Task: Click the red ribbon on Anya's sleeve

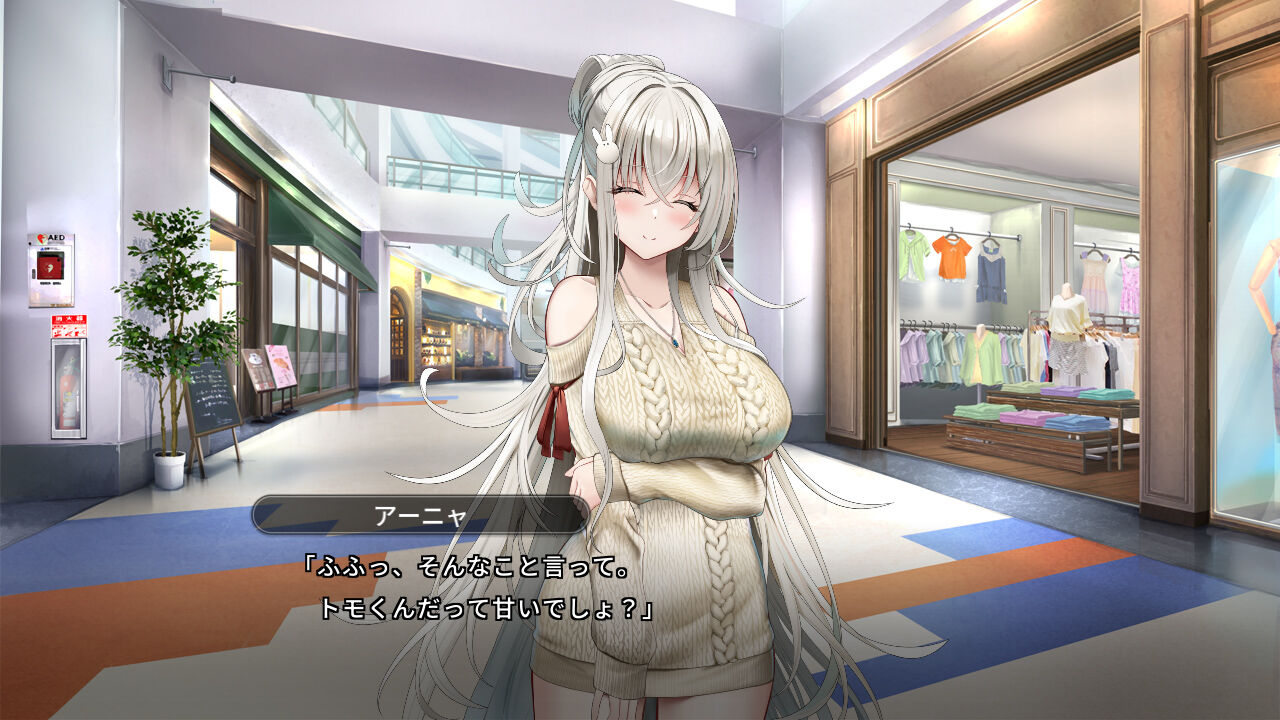Action: pos(559,410)
